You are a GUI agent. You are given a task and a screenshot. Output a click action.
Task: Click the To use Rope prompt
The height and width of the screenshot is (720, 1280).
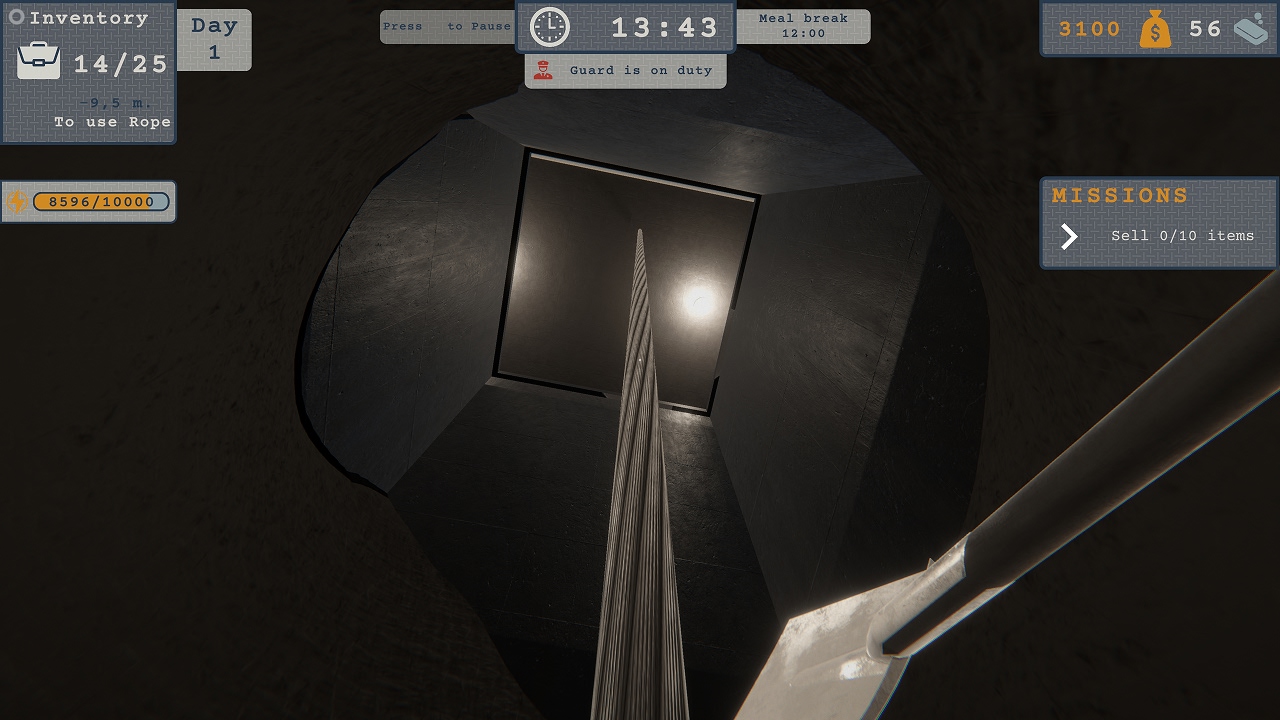[x=111, y=121]
